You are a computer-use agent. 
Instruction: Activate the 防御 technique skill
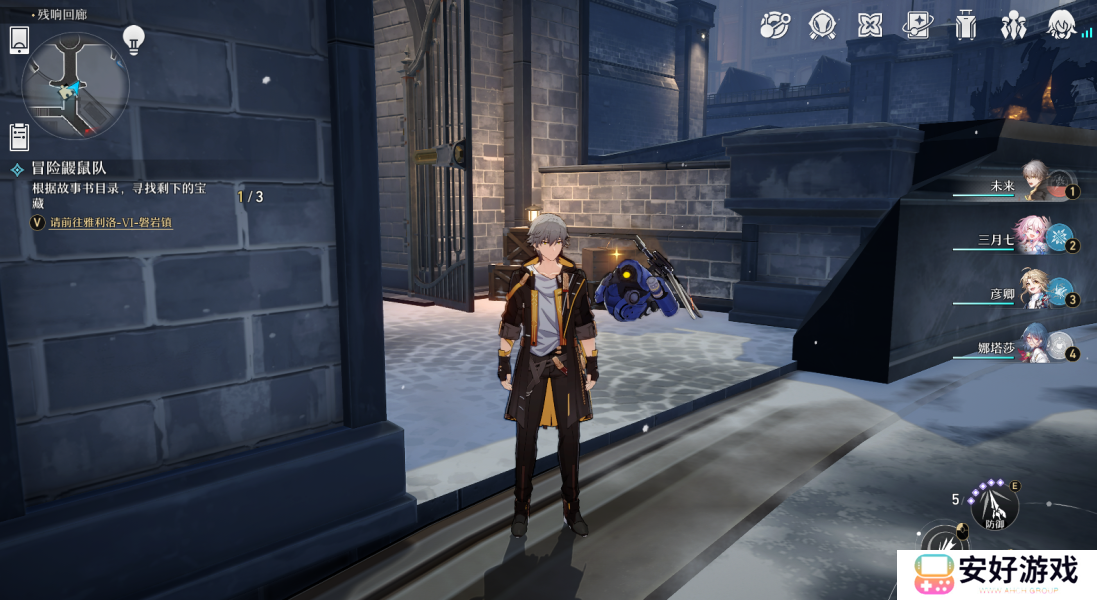pyautogui.click(x=995, y=507)
